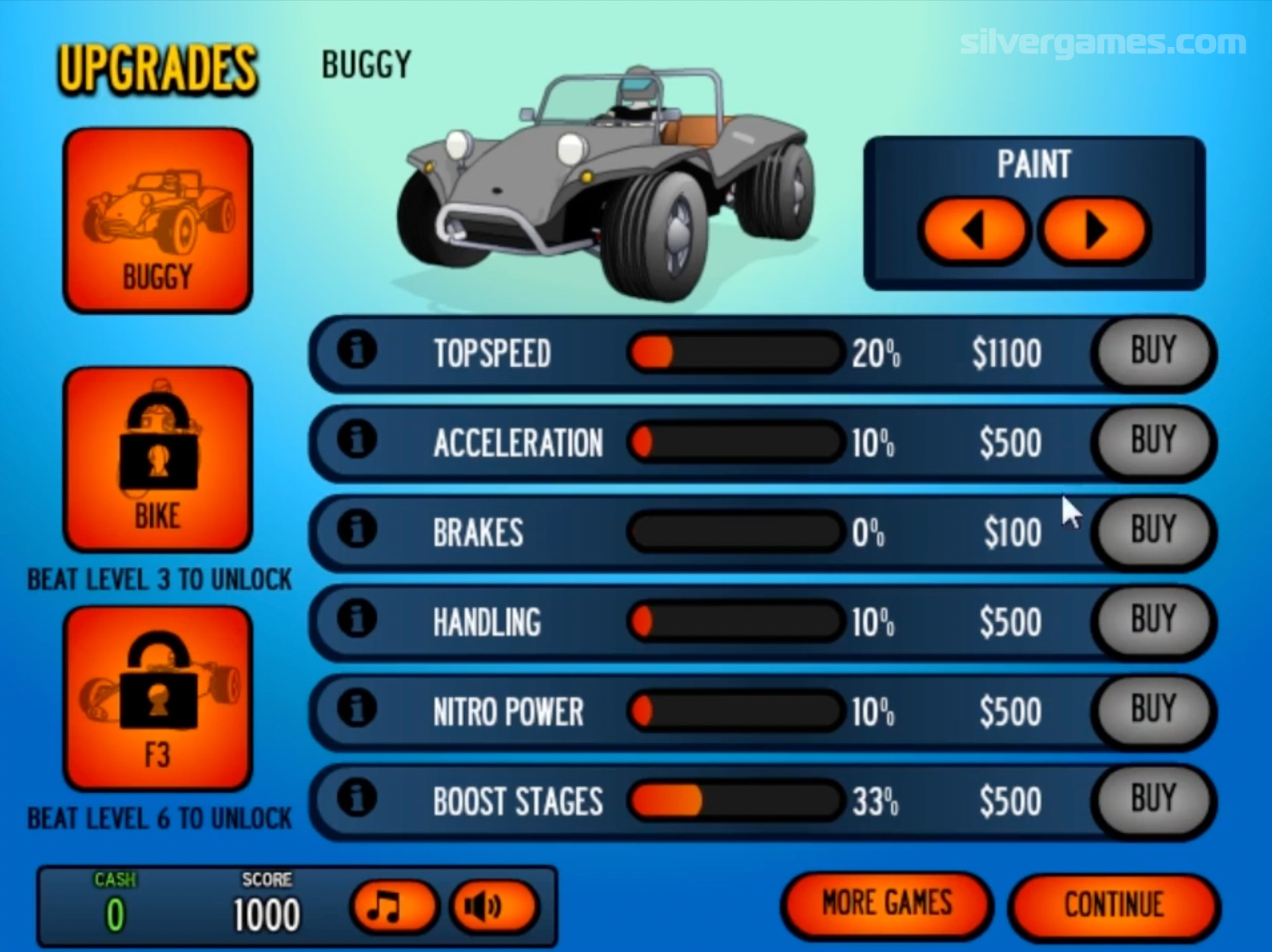Pick the locked F3 vehicle tile
This screenshot has height=952, width=1272.
(157, 698)
